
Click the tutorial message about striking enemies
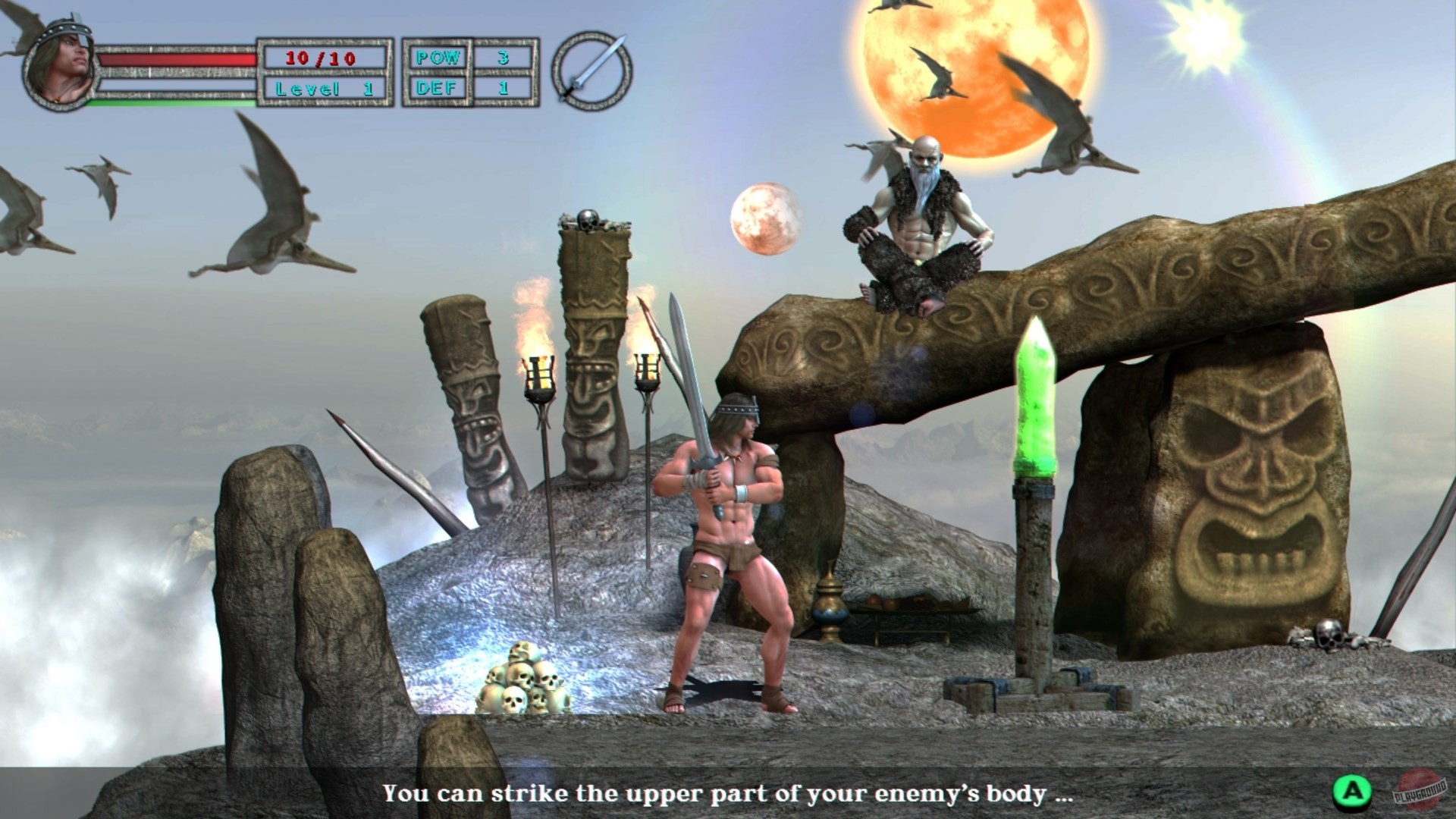(726, 795)
